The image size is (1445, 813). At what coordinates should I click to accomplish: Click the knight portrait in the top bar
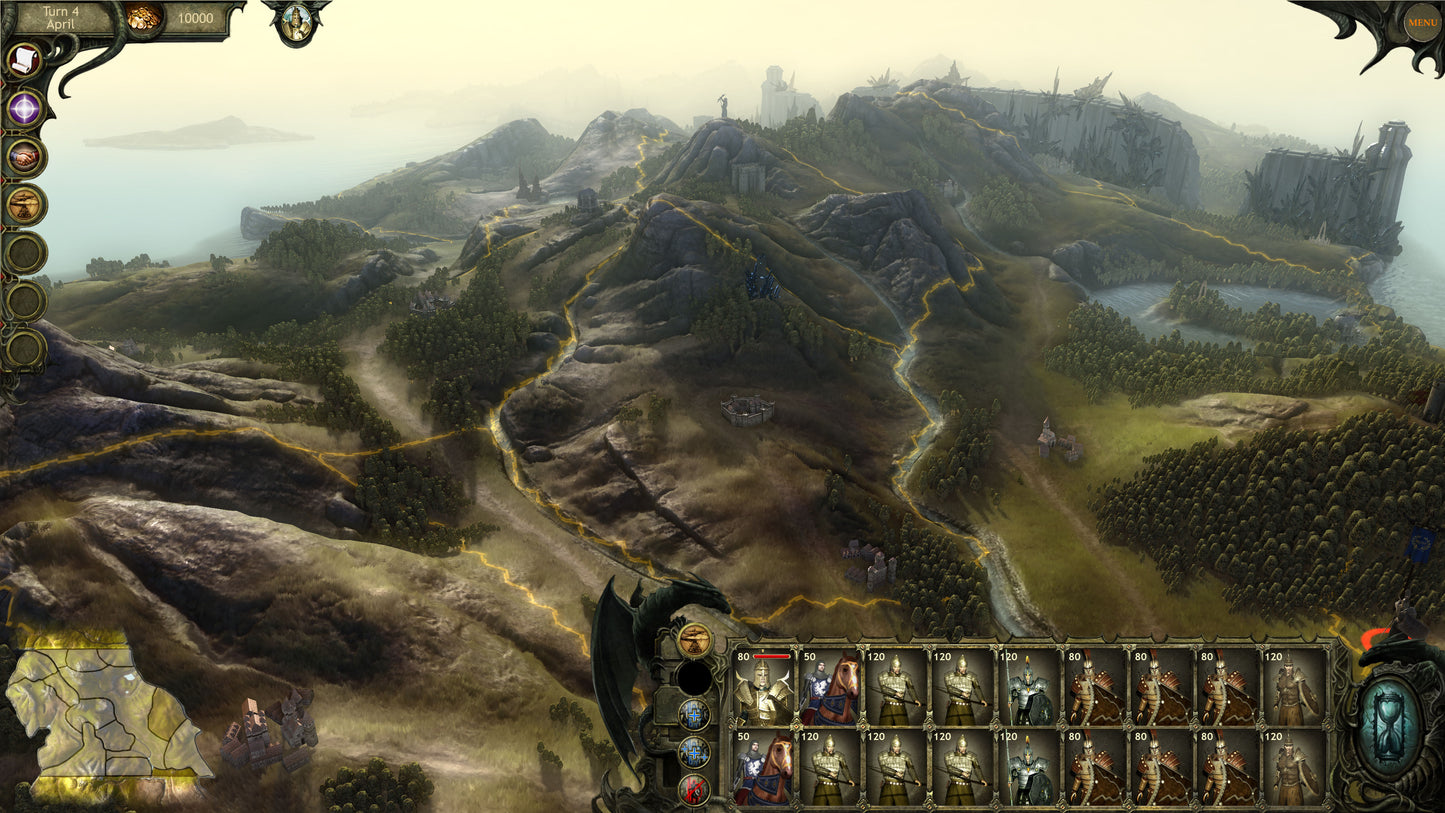coord(296,23)
